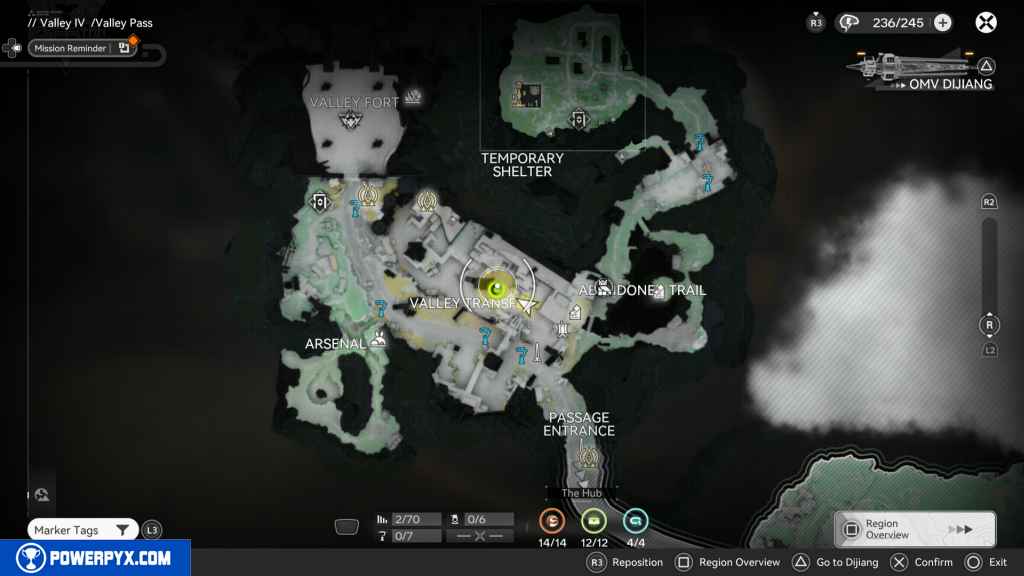Open the Marker Tags filter
The width and height of the screenshot is (1024, 576).
tap(83, 530)
